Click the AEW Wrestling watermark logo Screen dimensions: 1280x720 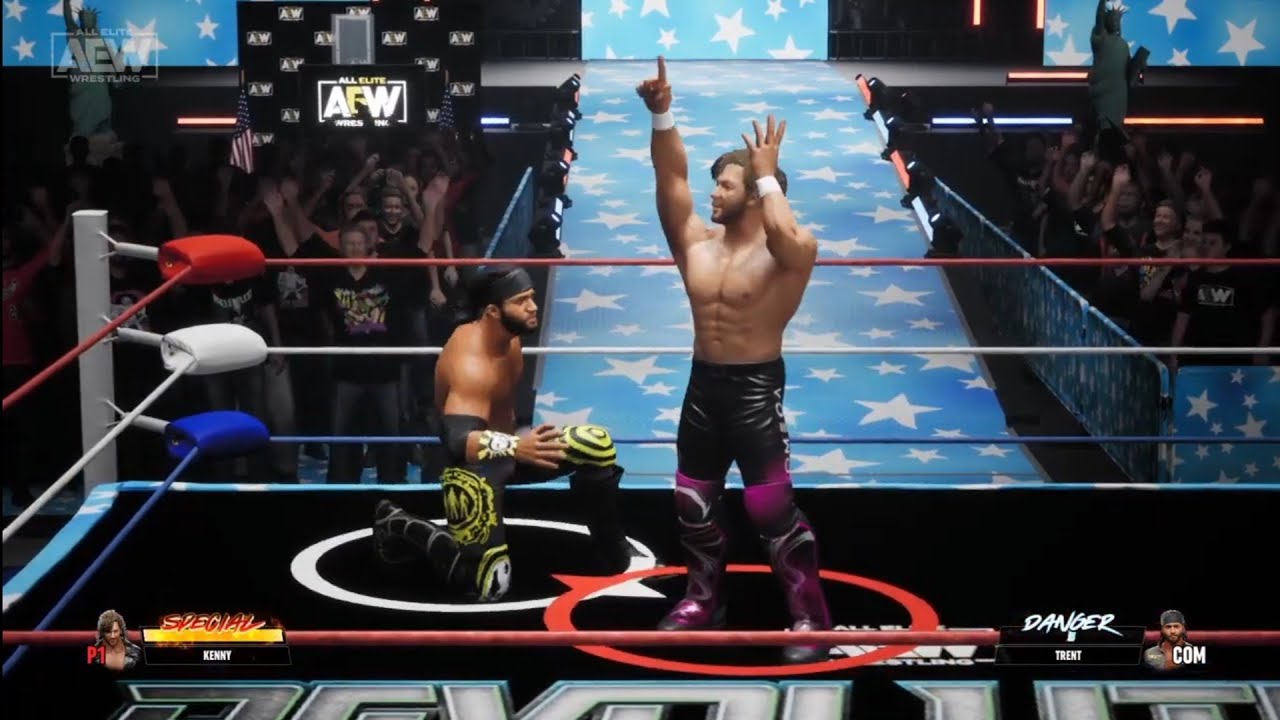(104, 54)
